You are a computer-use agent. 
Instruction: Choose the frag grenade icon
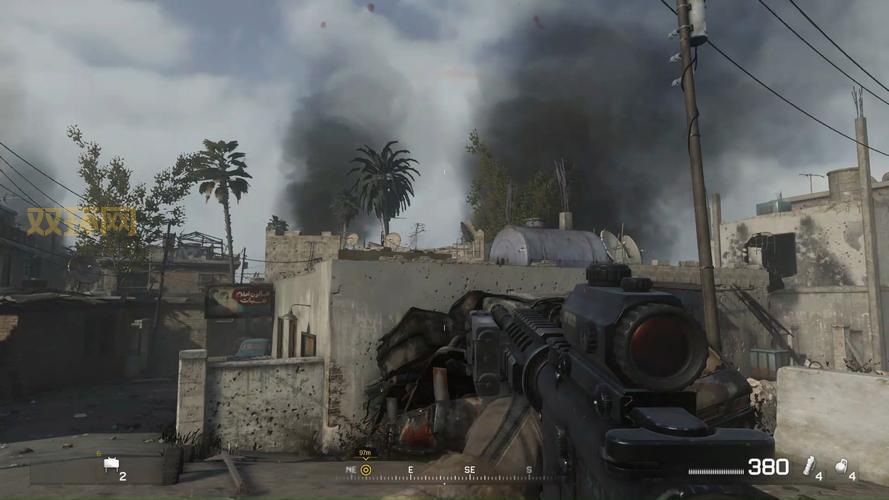842,465
